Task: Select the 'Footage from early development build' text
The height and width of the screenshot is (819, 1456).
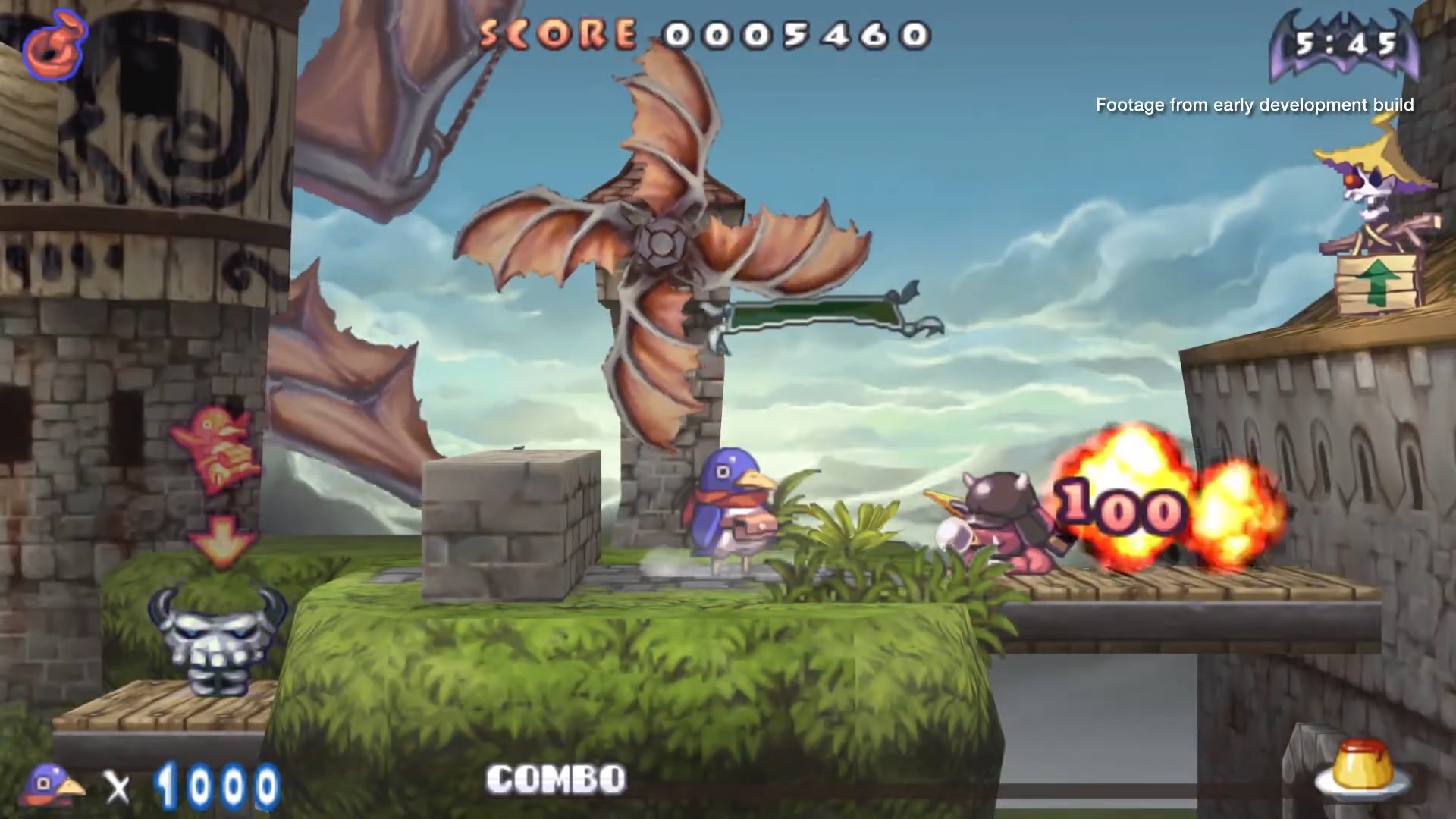Action: tap(1254, 105)
